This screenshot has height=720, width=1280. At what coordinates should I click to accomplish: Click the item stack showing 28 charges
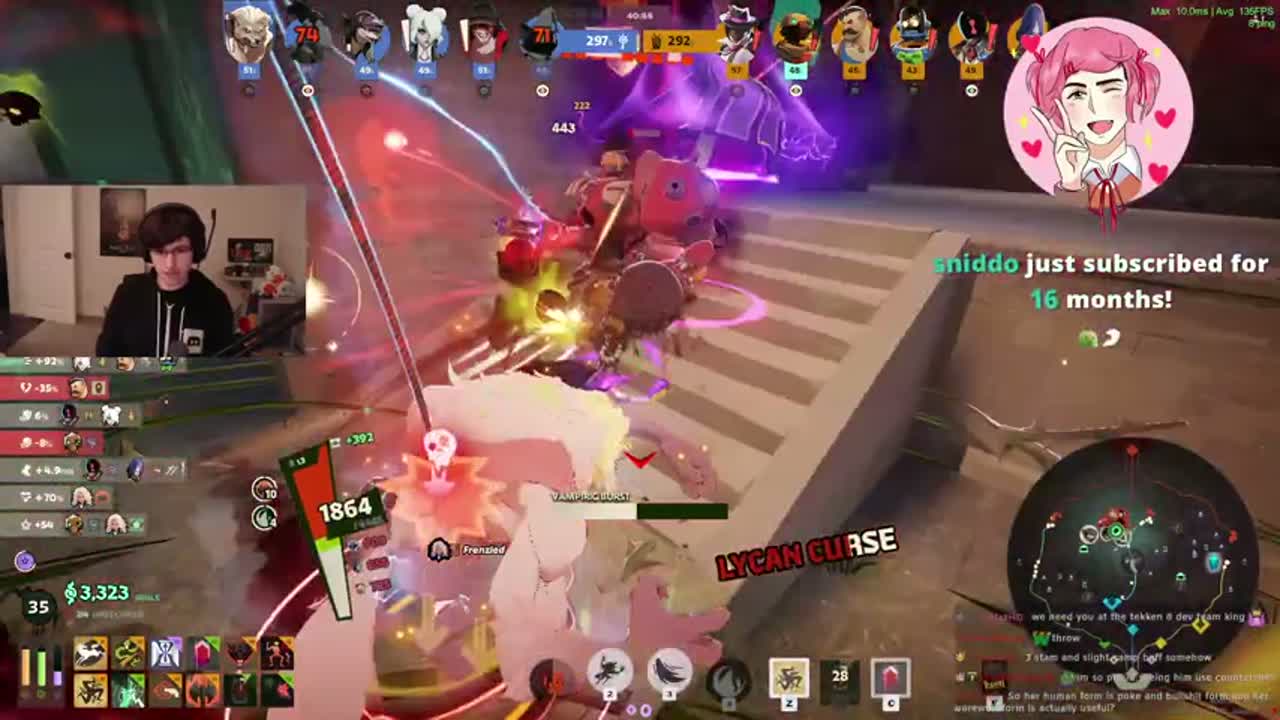click(x=839, y=675)
